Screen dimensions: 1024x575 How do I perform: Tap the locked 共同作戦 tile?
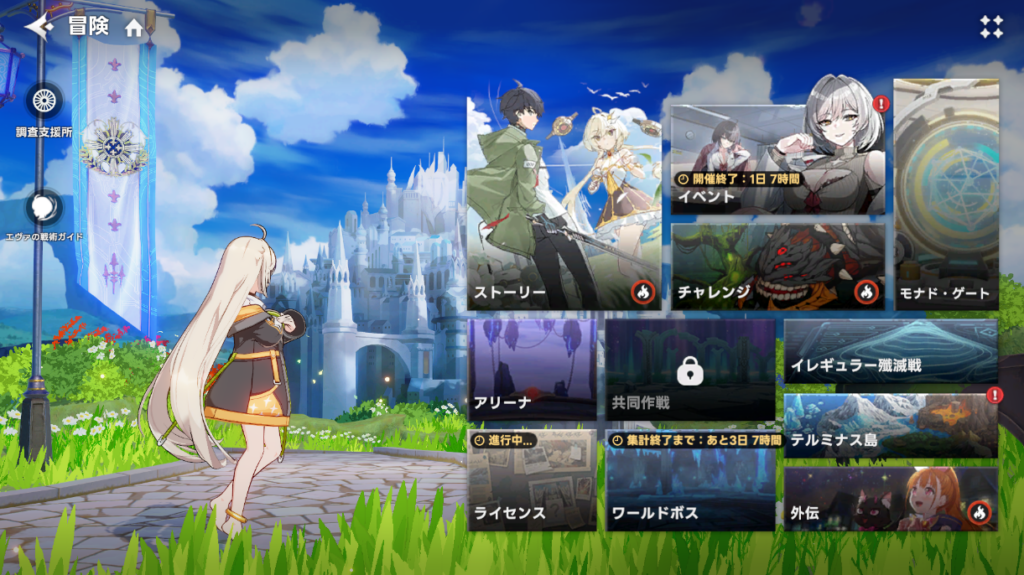(690, 370)
